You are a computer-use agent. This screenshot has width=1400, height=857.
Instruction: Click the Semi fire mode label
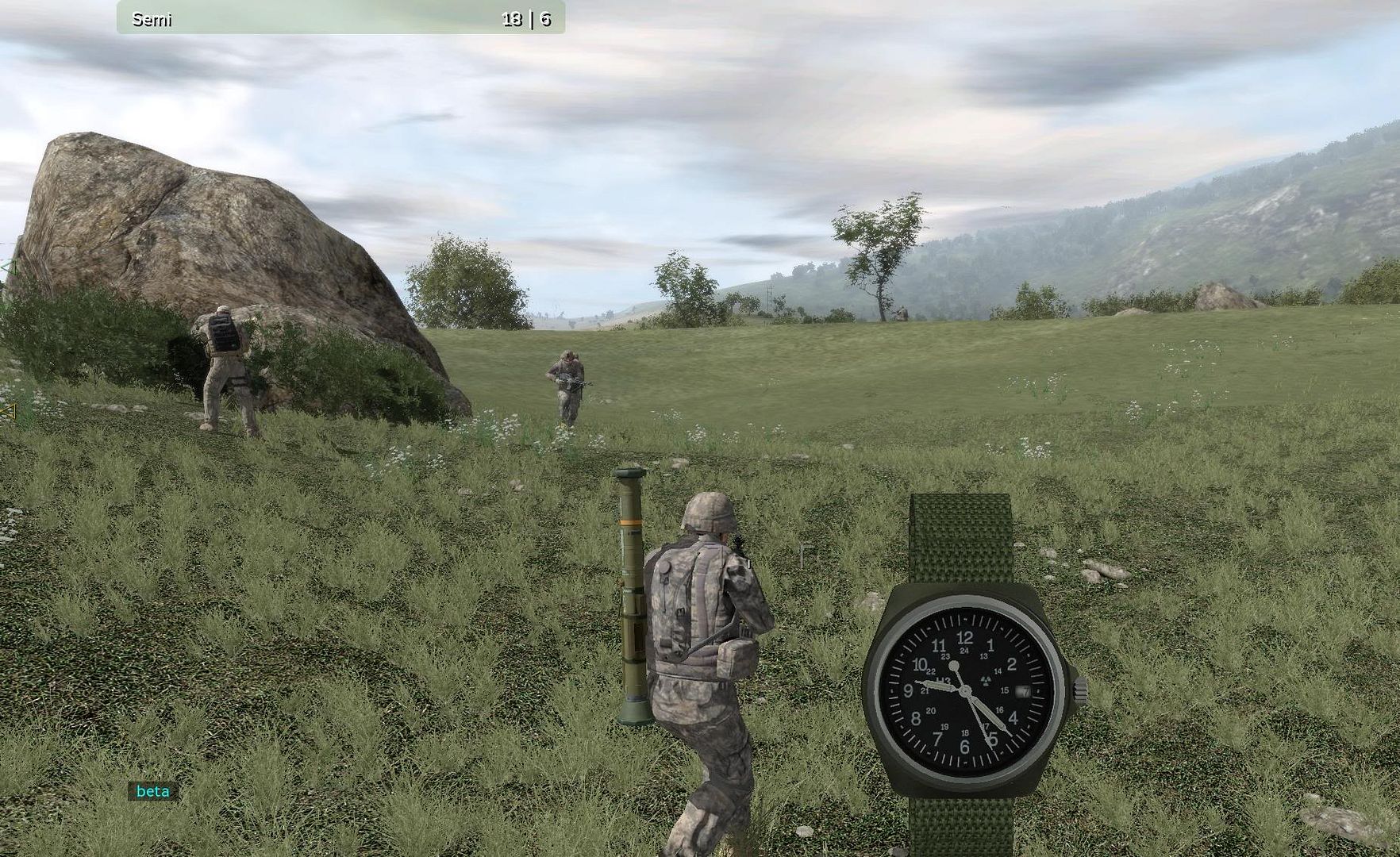pyautogui.click(x=152, y=20)
